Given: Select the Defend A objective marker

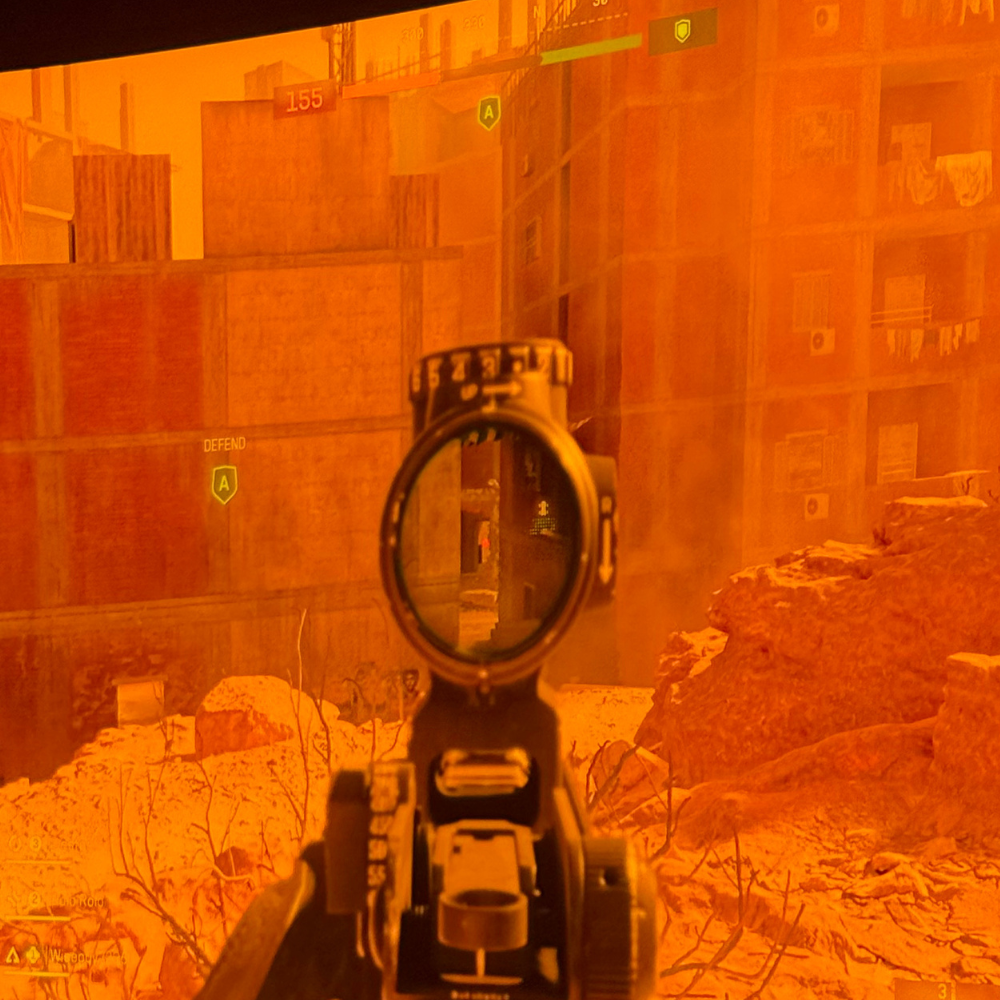Looking at the screenshot, I should [x=224, y=484].
